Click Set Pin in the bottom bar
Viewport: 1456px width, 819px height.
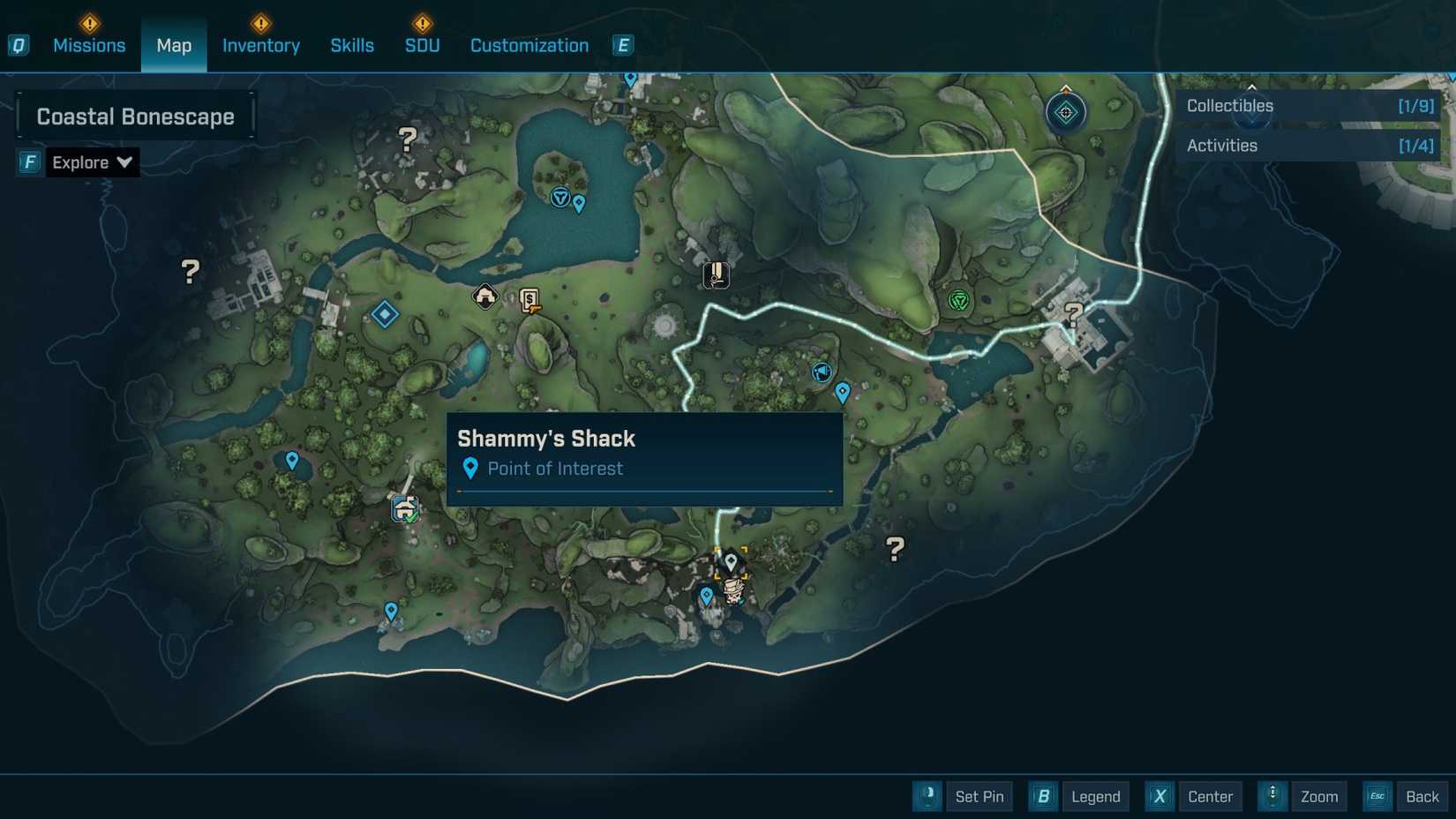(979, 796)
